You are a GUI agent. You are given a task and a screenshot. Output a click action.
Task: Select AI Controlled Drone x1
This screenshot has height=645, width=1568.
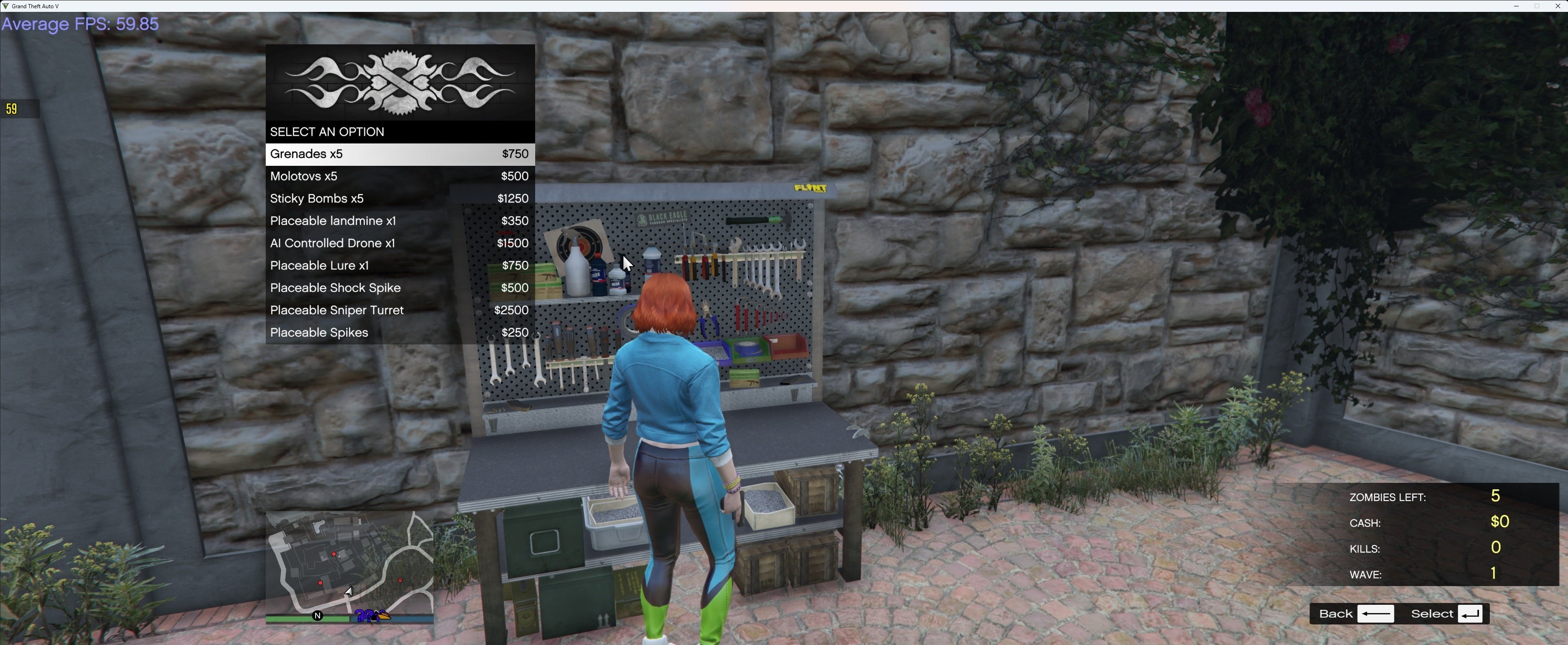pyautogui.click(x=399, y=243)
